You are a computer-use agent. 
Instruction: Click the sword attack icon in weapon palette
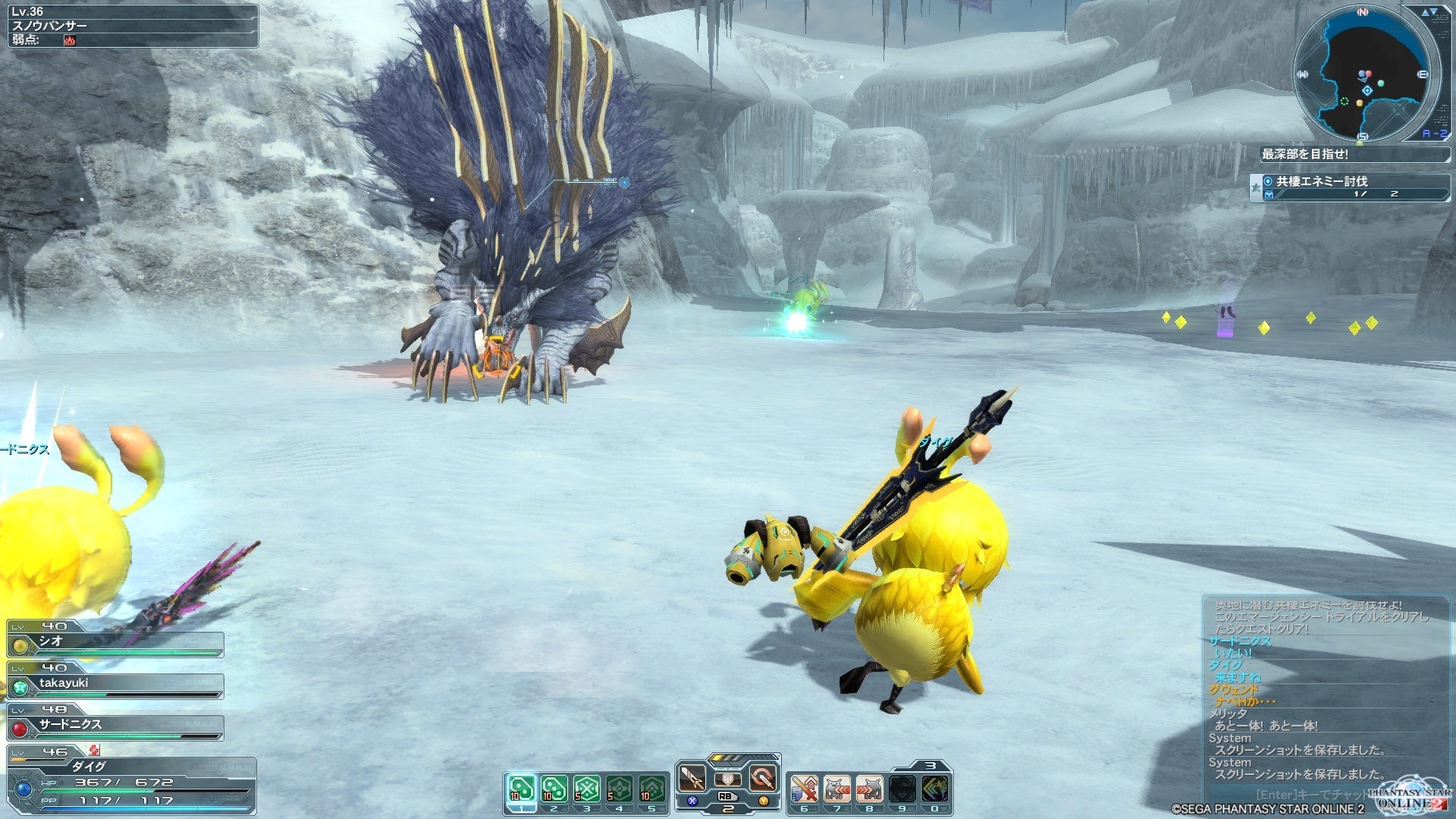point(692,778)
